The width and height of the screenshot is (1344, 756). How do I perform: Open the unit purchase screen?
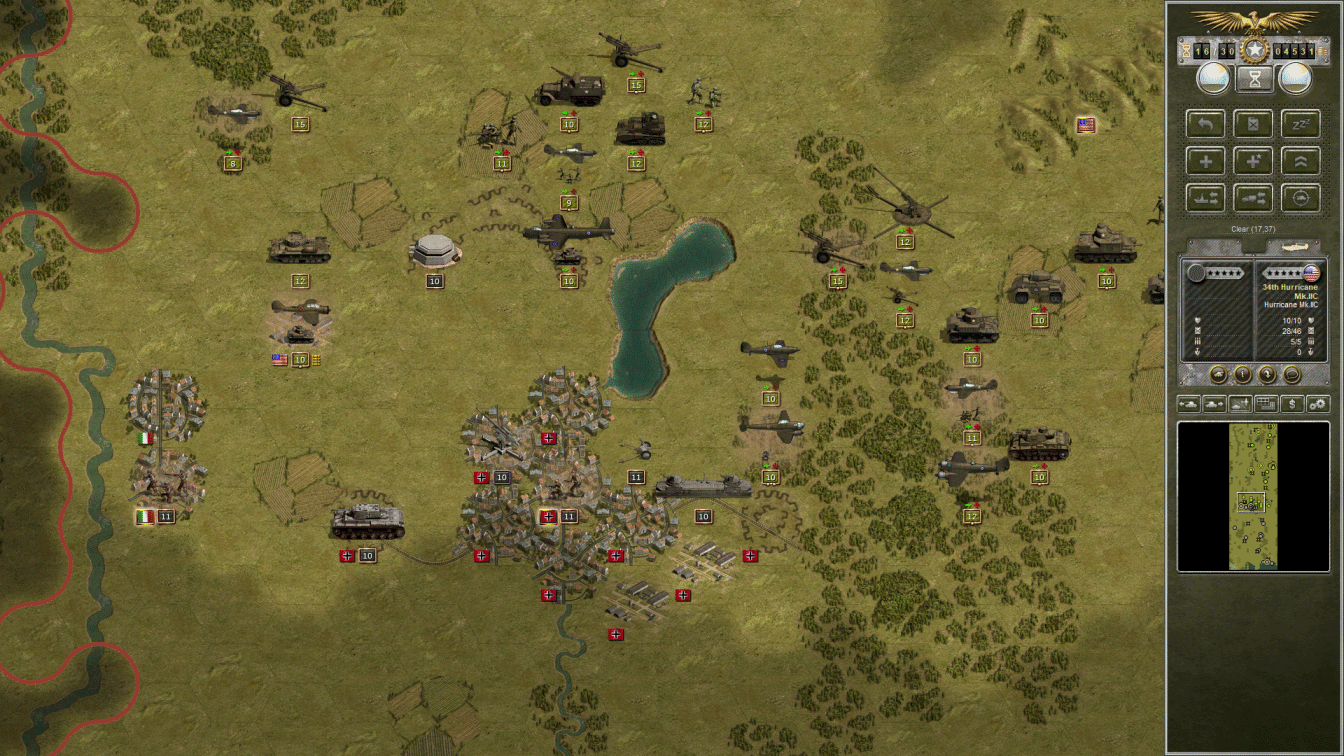1290,404
